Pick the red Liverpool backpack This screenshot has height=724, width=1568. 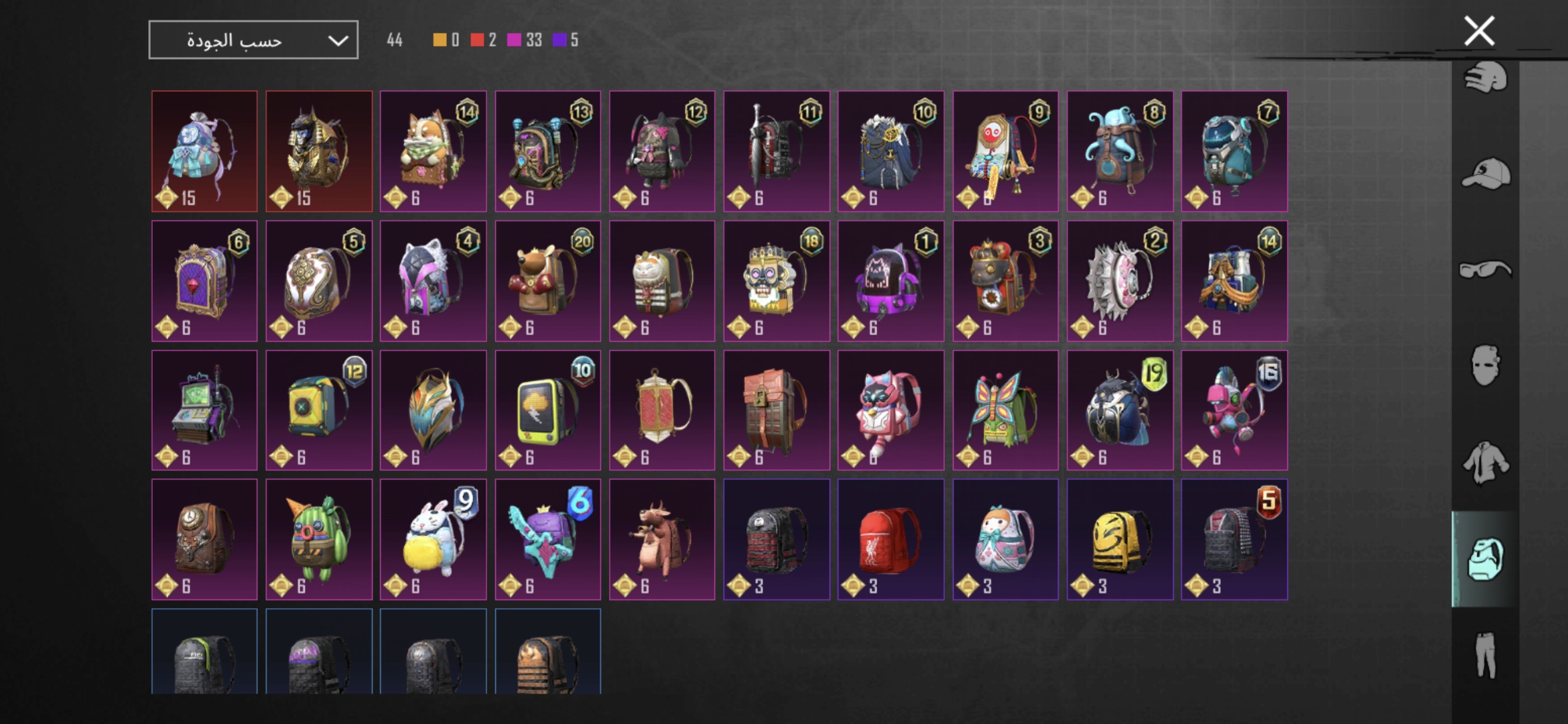[x=891, y=540]
